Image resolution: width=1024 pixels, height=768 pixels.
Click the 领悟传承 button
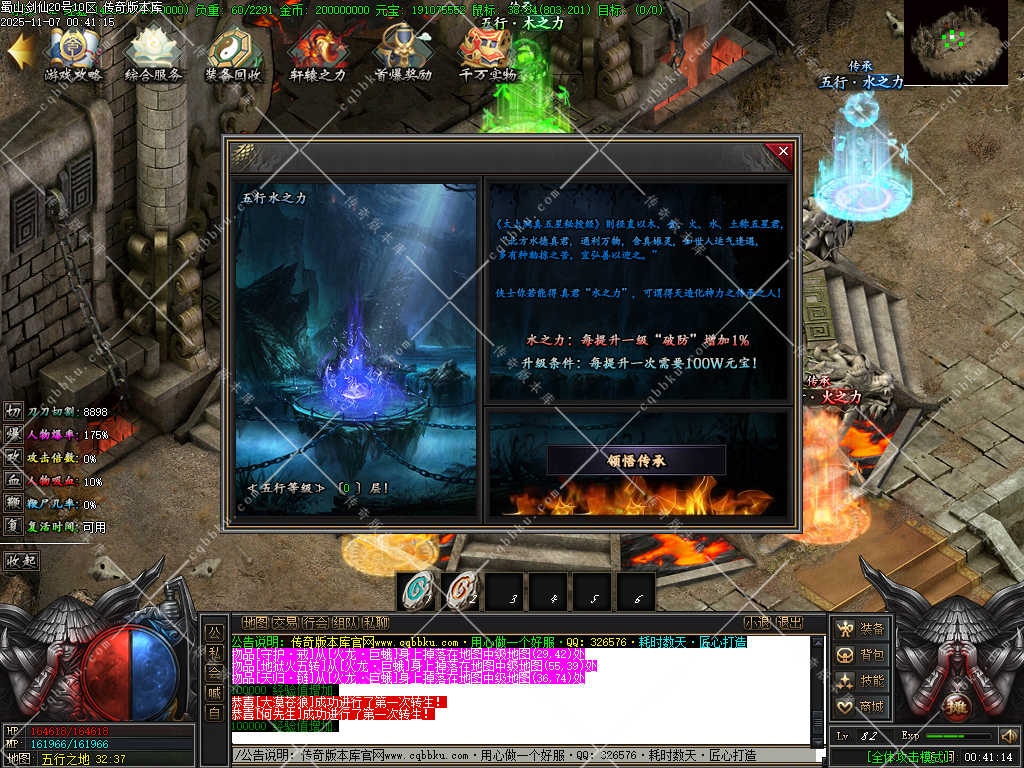point(636,460)
